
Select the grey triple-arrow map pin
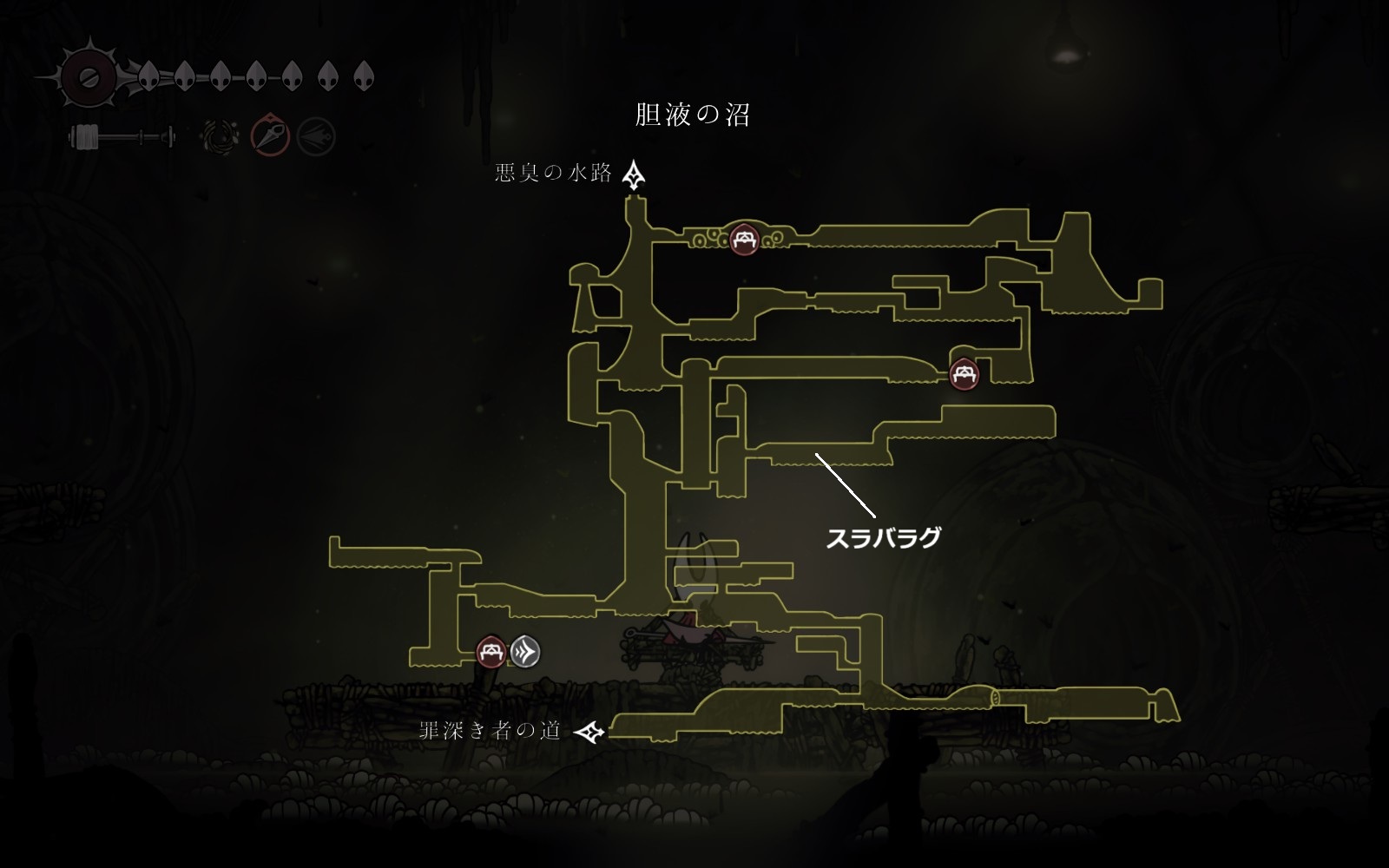[524, 651]
